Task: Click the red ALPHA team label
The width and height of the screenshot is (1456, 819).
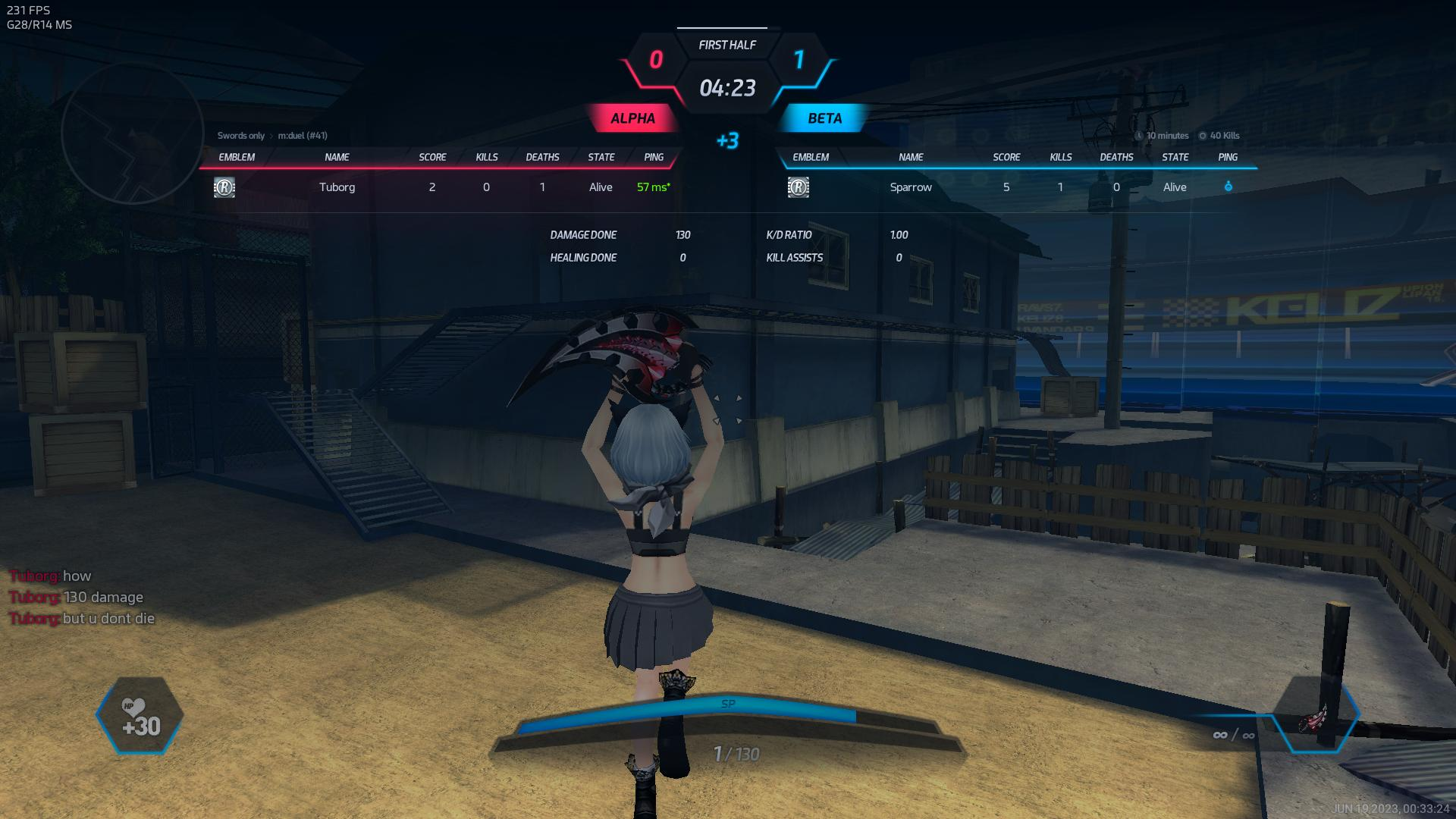Action: click(632, 118)
